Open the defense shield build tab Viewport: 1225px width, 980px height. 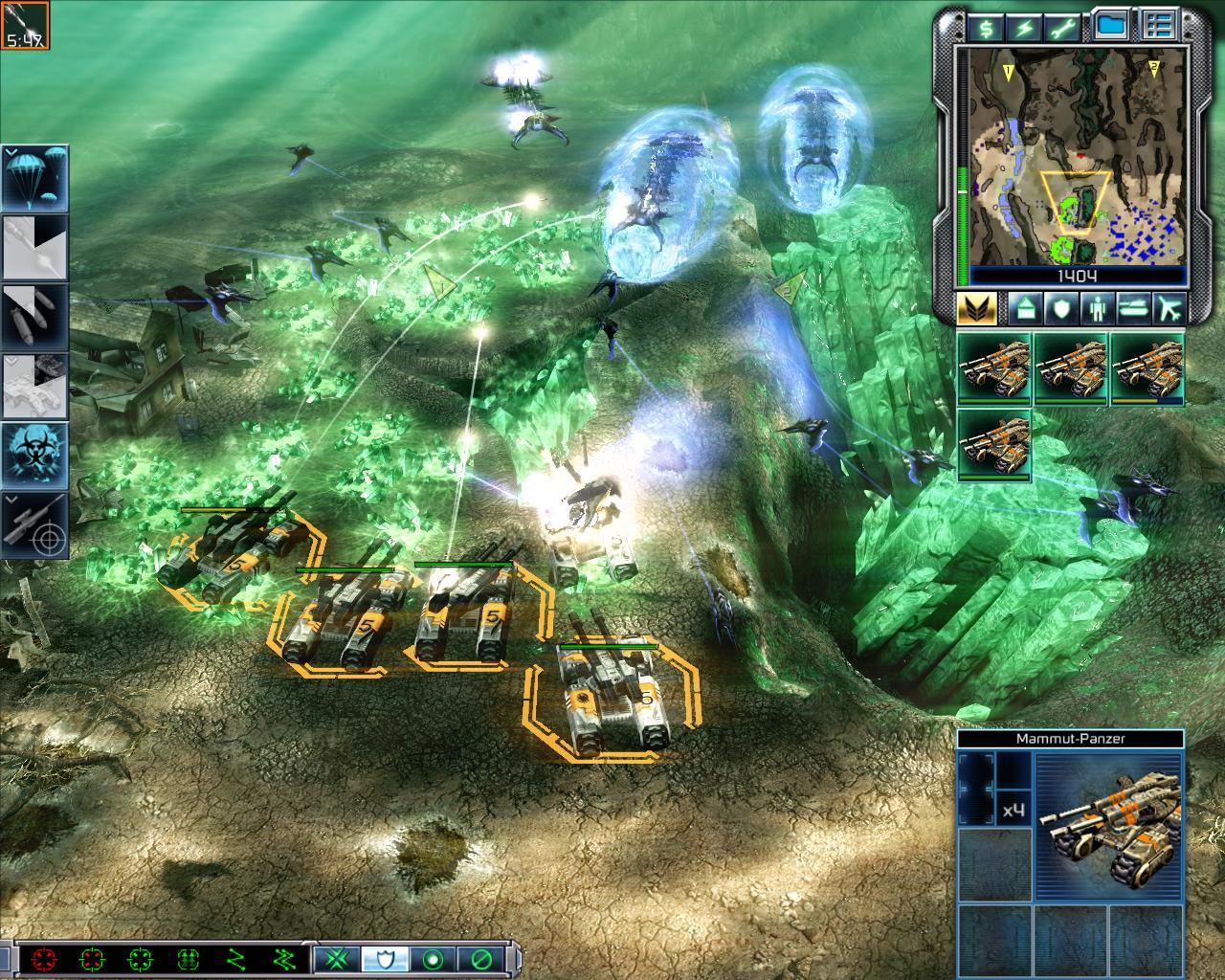click(1059, 308)
